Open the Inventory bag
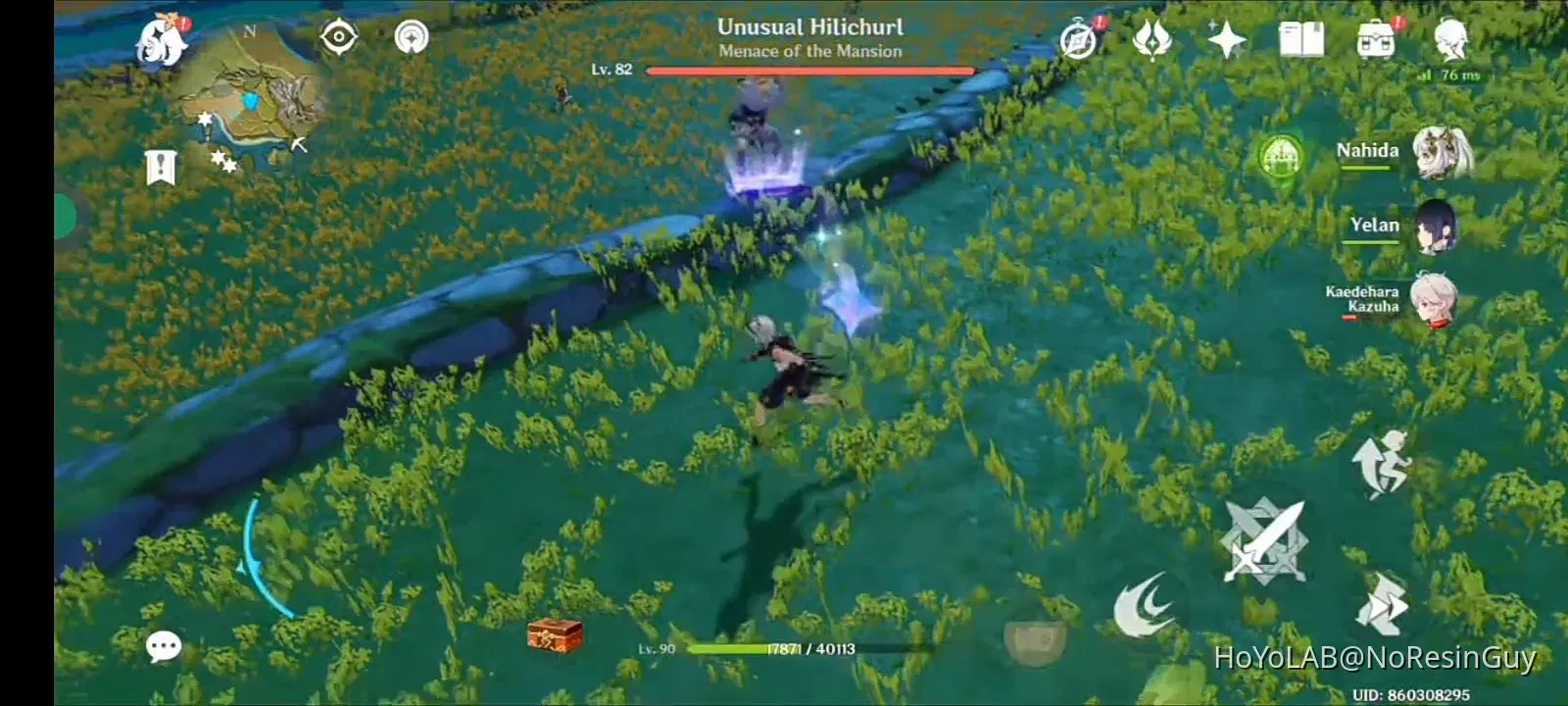Image resolution: width=1568 pixels, height=706 pixels. tap(1376, 37)
